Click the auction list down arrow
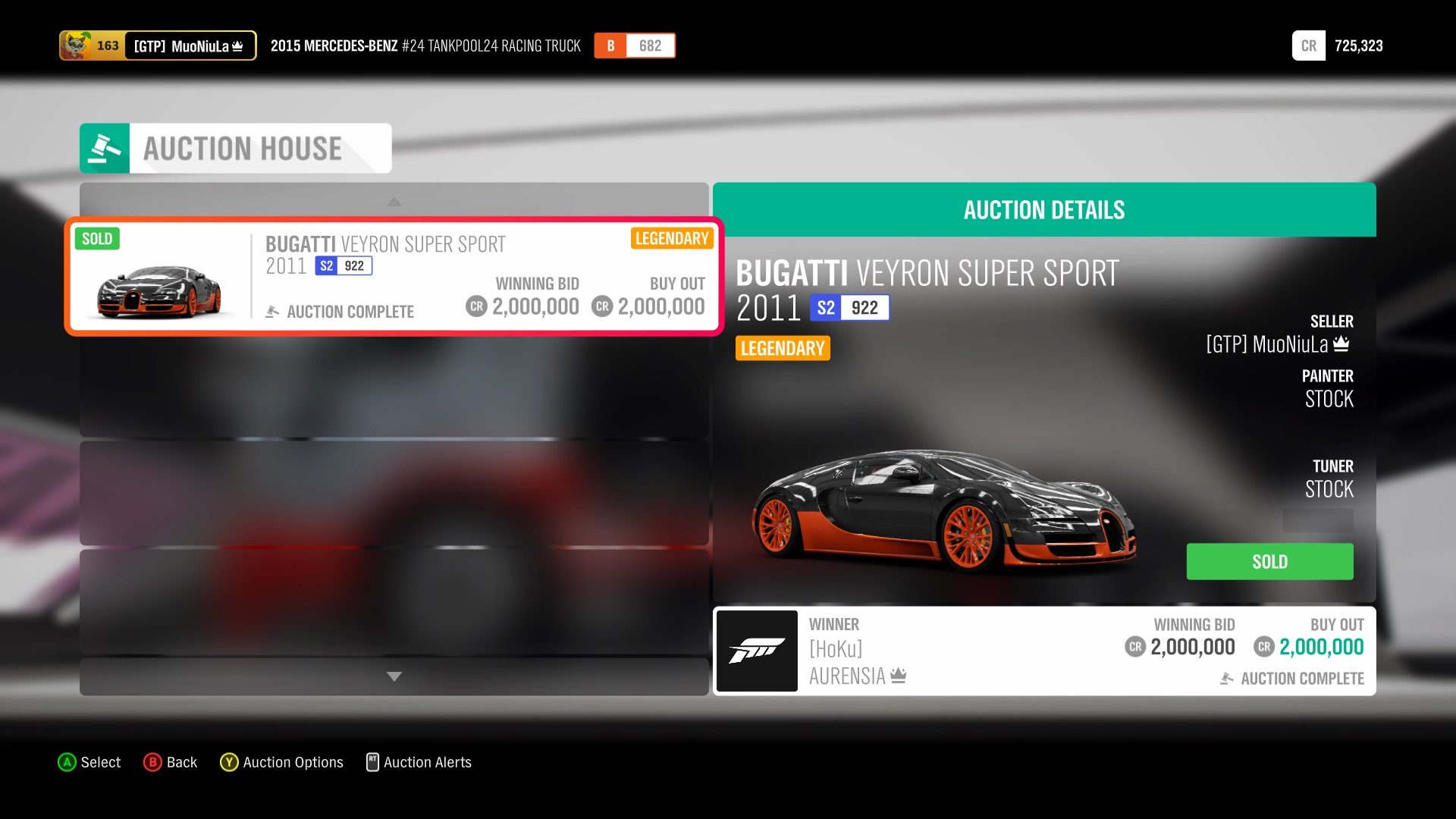The width and height of the screenshot is (1456, 819). pos(394,676)
